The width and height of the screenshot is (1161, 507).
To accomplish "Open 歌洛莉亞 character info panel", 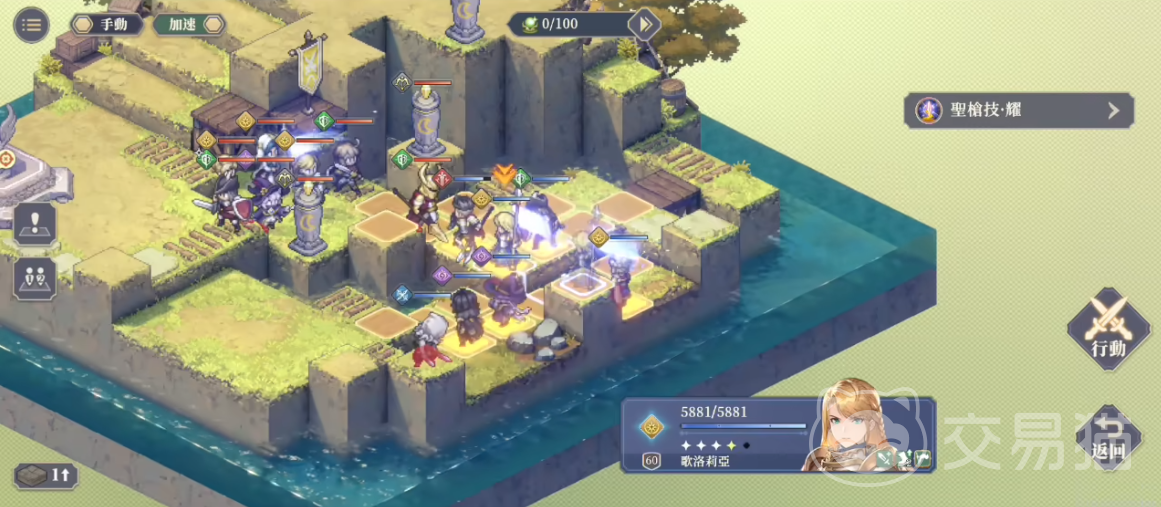I will point(778,435).
